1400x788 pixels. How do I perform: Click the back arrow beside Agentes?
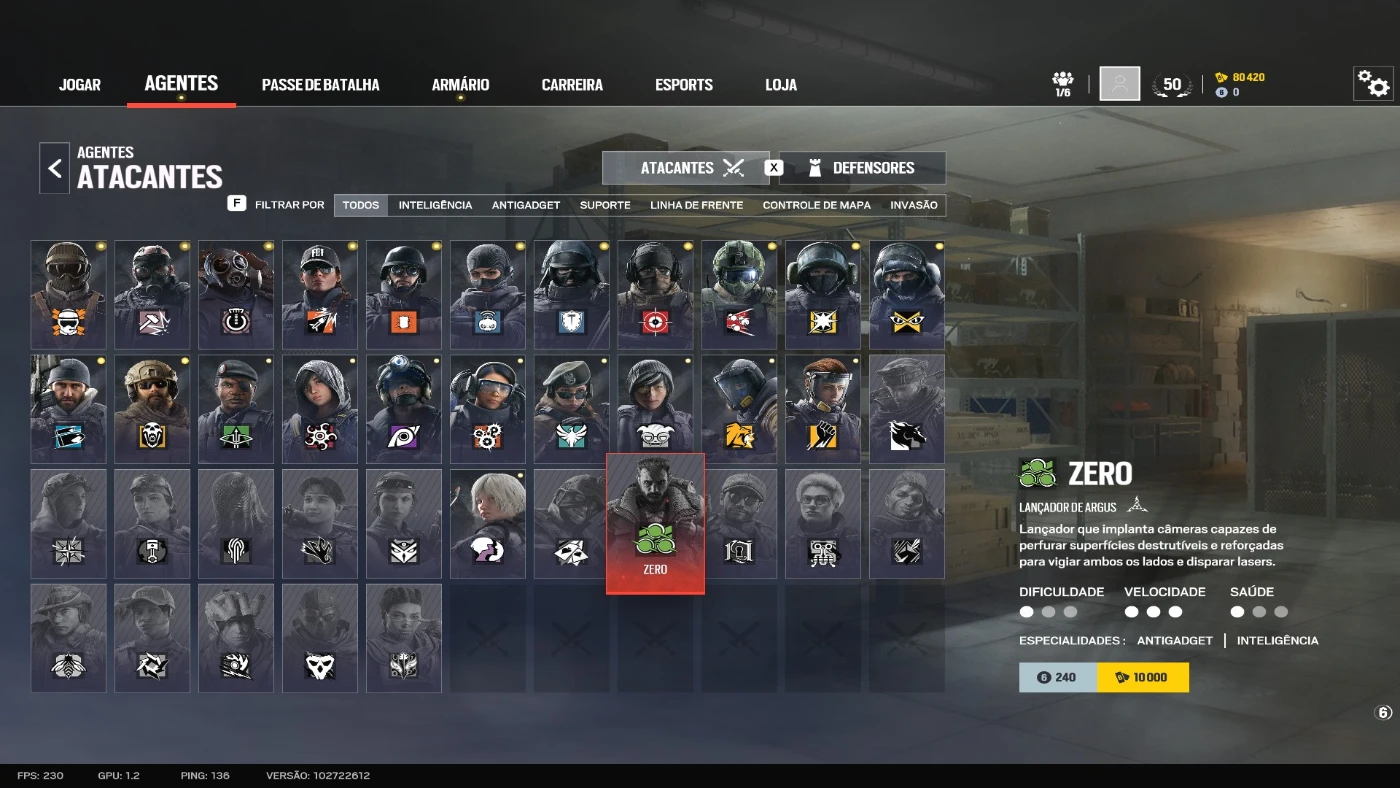[x=55, y=168]
